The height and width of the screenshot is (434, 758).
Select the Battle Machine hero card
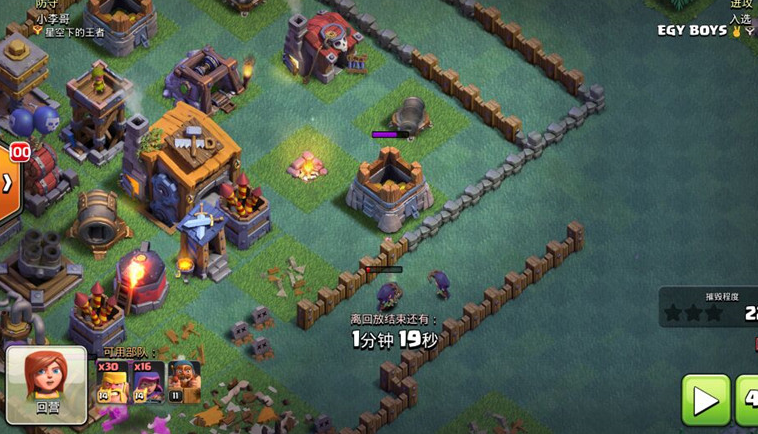[x=183, y=382]
